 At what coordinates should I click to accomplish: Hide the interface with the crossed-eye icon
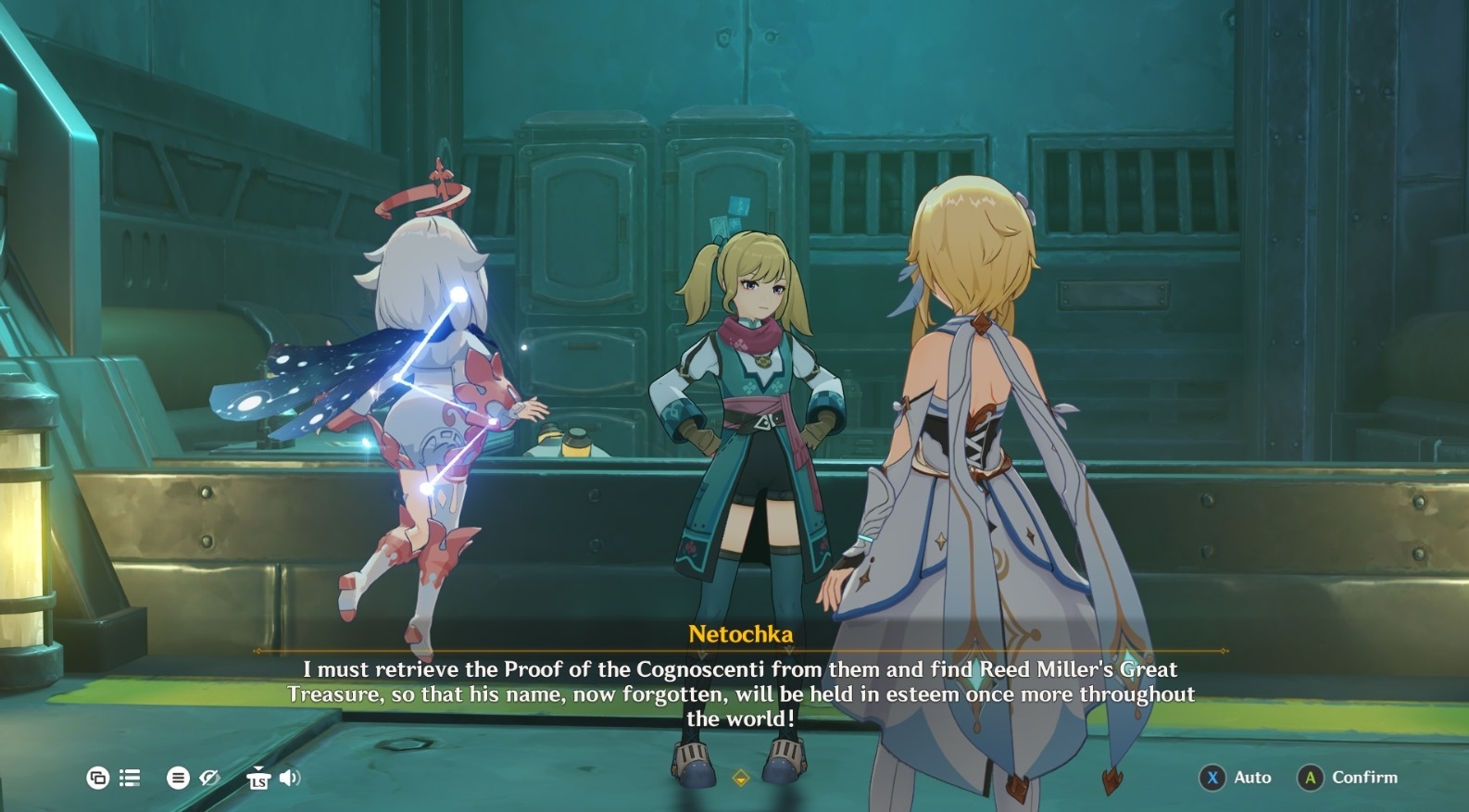click(210, 778)
